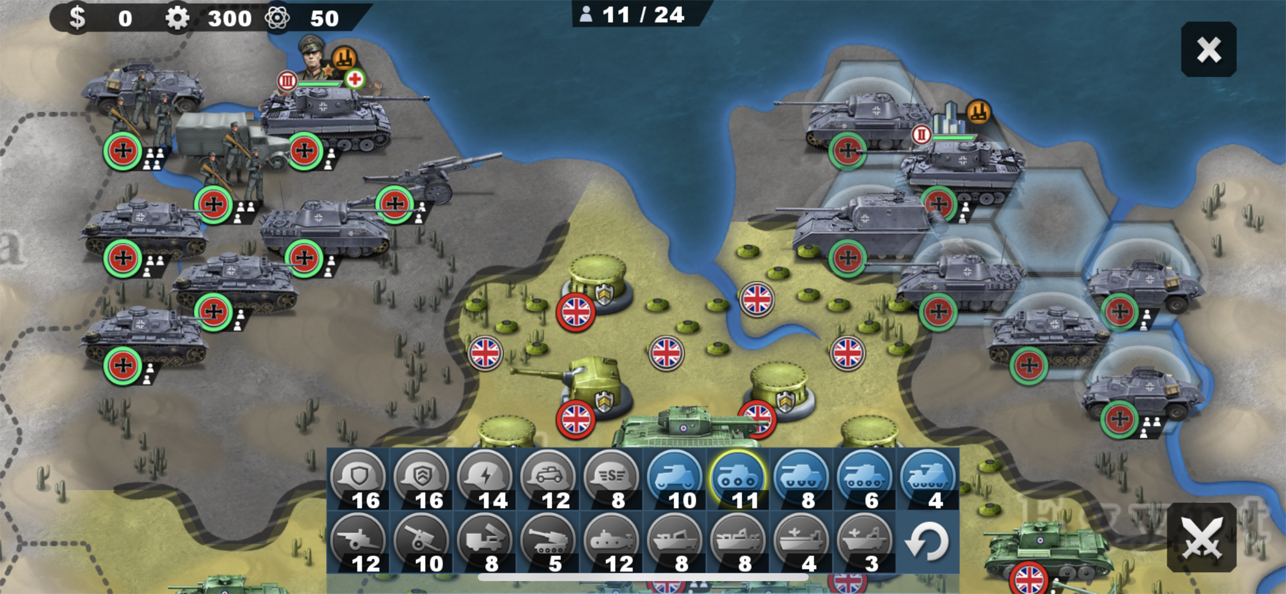Reset deployment with the circular arrow button

[926, 542]
